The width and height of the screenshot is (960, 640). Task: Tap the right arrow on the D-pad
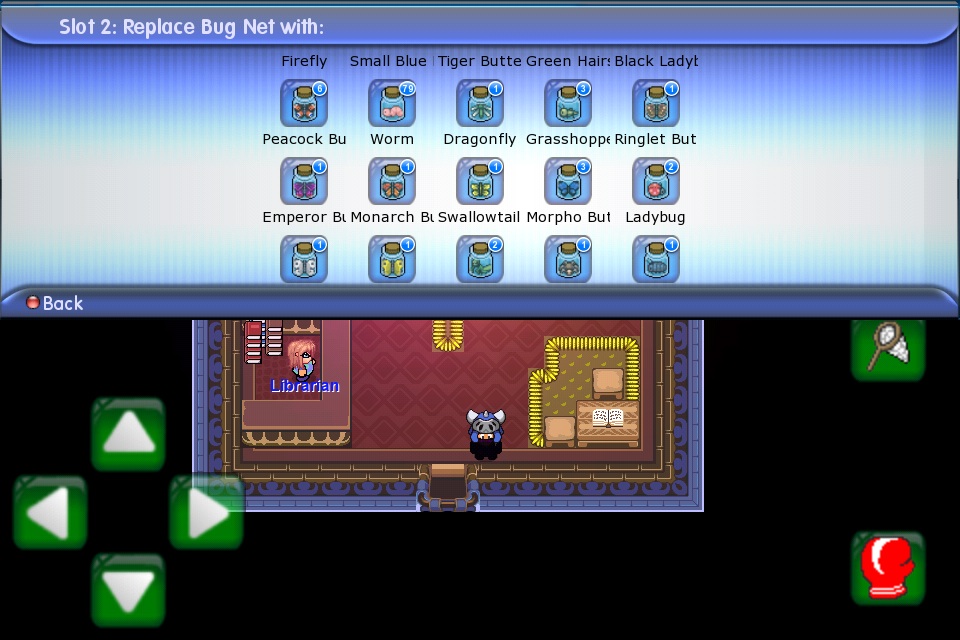(x=206, y=512)
